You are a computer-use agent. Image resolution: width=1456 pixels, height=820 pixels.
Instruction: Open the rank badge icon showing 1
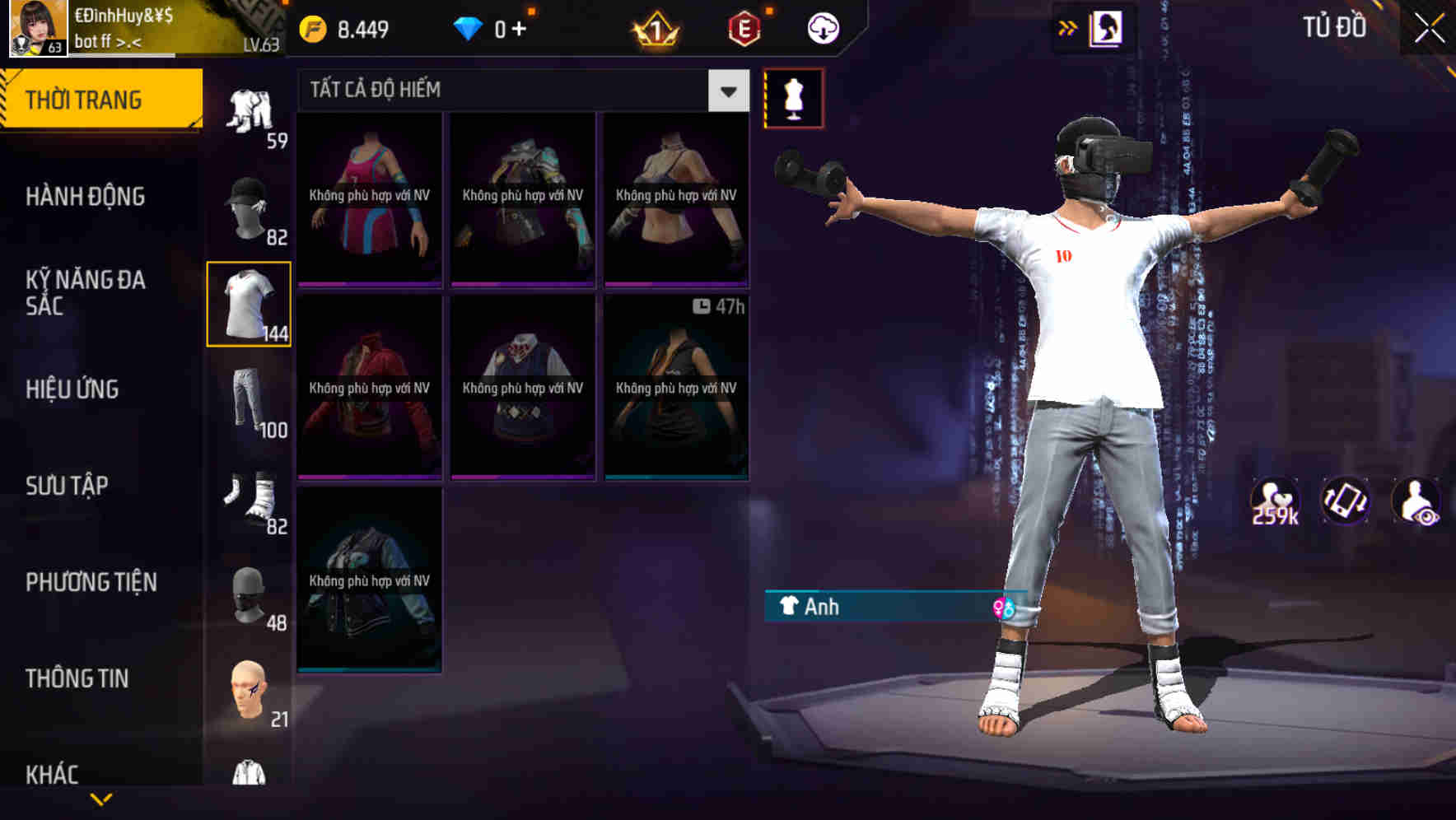[x=655, y=27]
